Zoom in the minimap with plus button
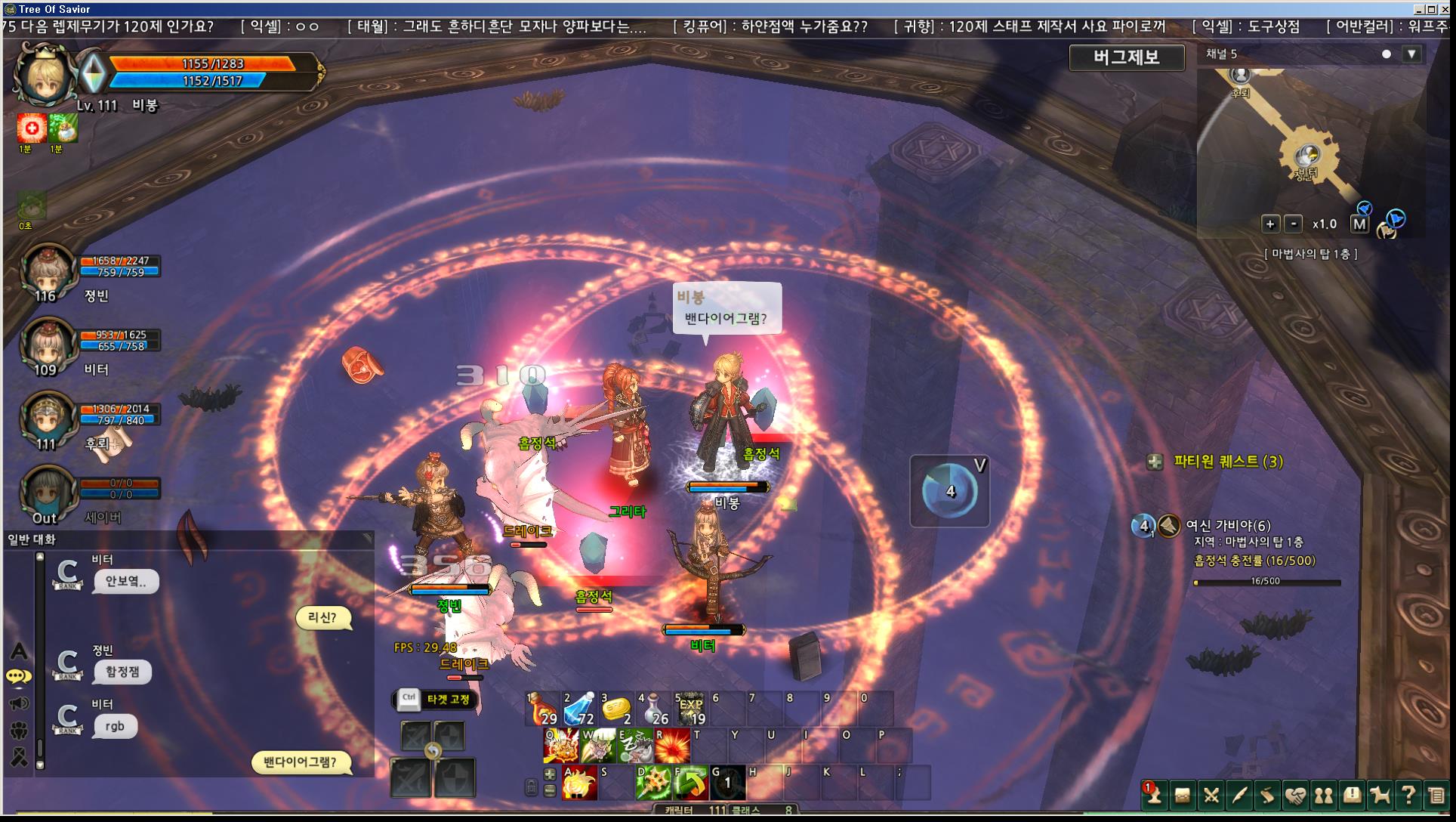Screen dimensions: 1456x822 1270,224
